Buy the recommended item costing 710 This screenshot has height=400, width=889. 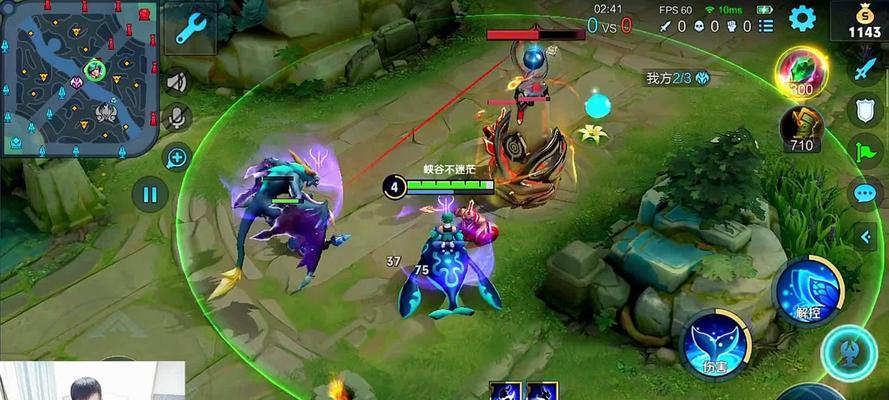coord(801,129)
